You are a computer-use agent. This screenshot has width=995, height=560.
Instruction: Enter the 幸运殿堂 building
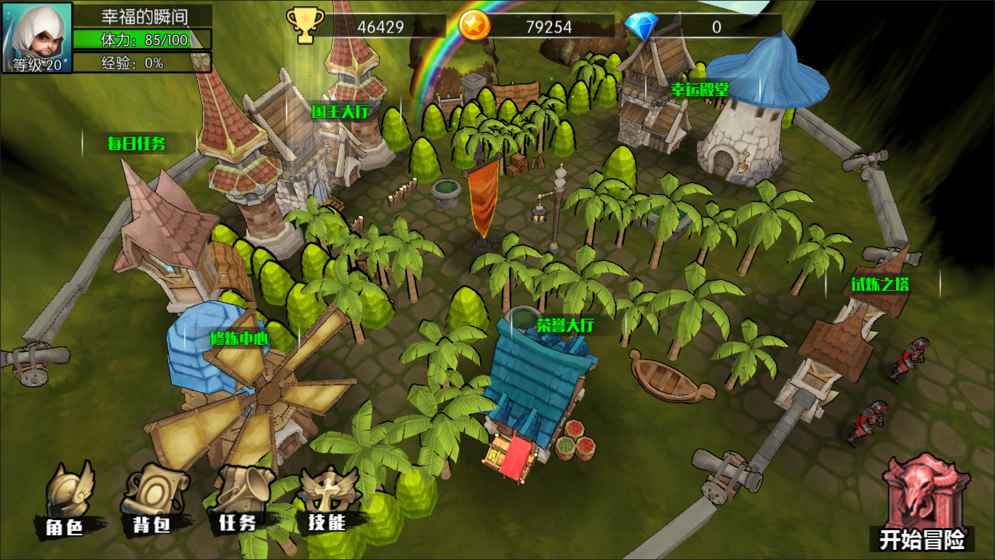pos(699,90)
